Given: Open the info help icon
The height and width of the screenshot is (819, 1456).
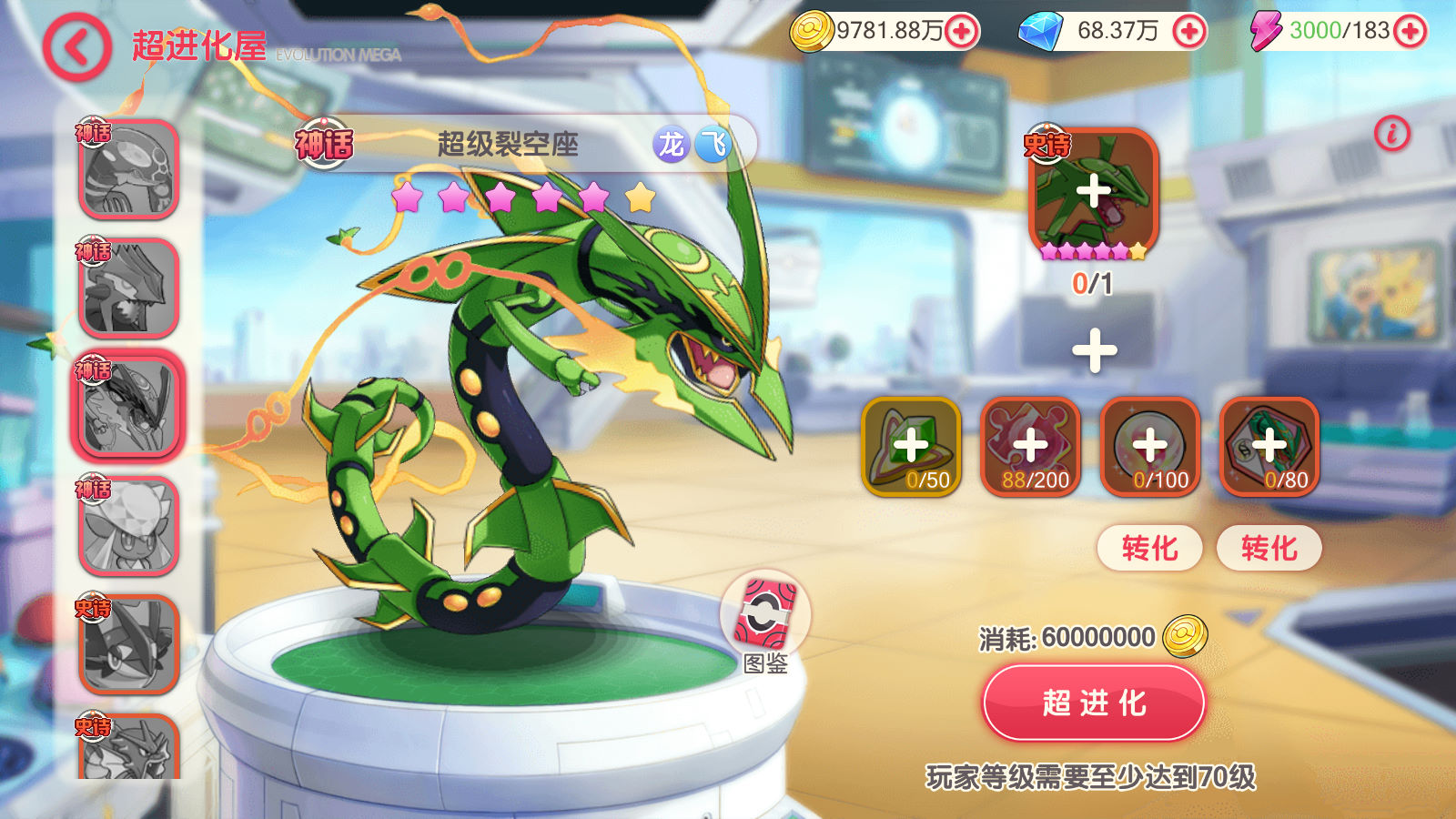Looking at the screenshot, I should (x=1391, y=134).
